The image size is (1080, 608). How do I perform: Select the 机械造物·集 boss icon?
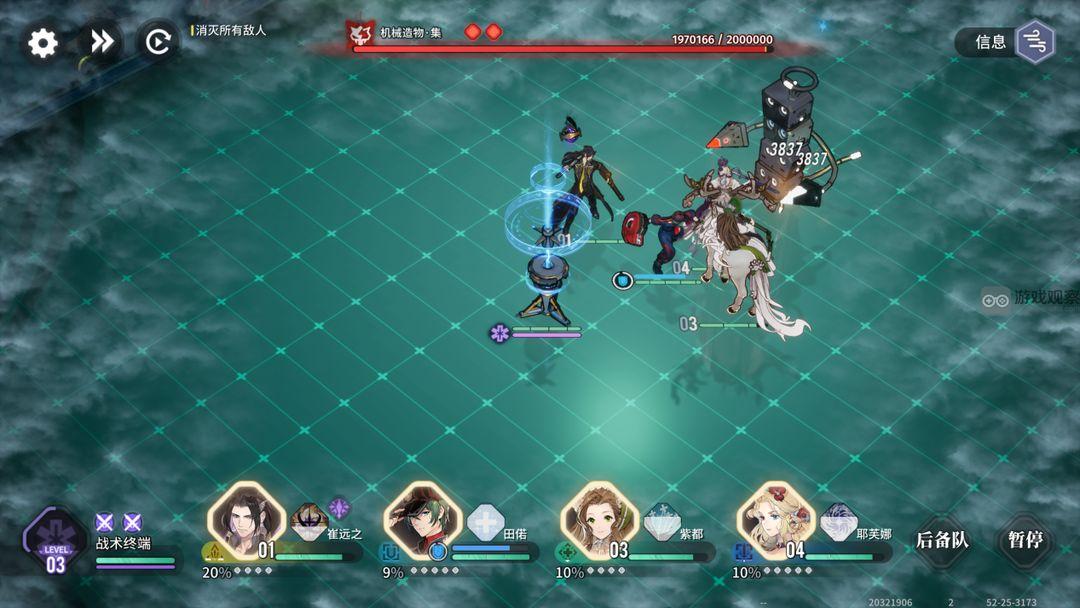pos(360,35)
